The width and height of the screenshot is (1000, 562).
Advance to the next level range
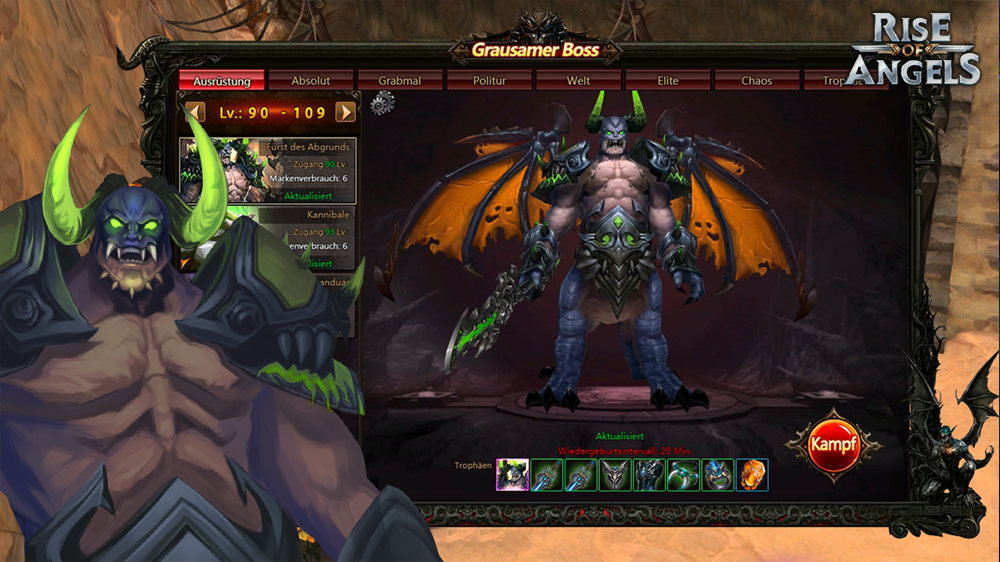346,112
